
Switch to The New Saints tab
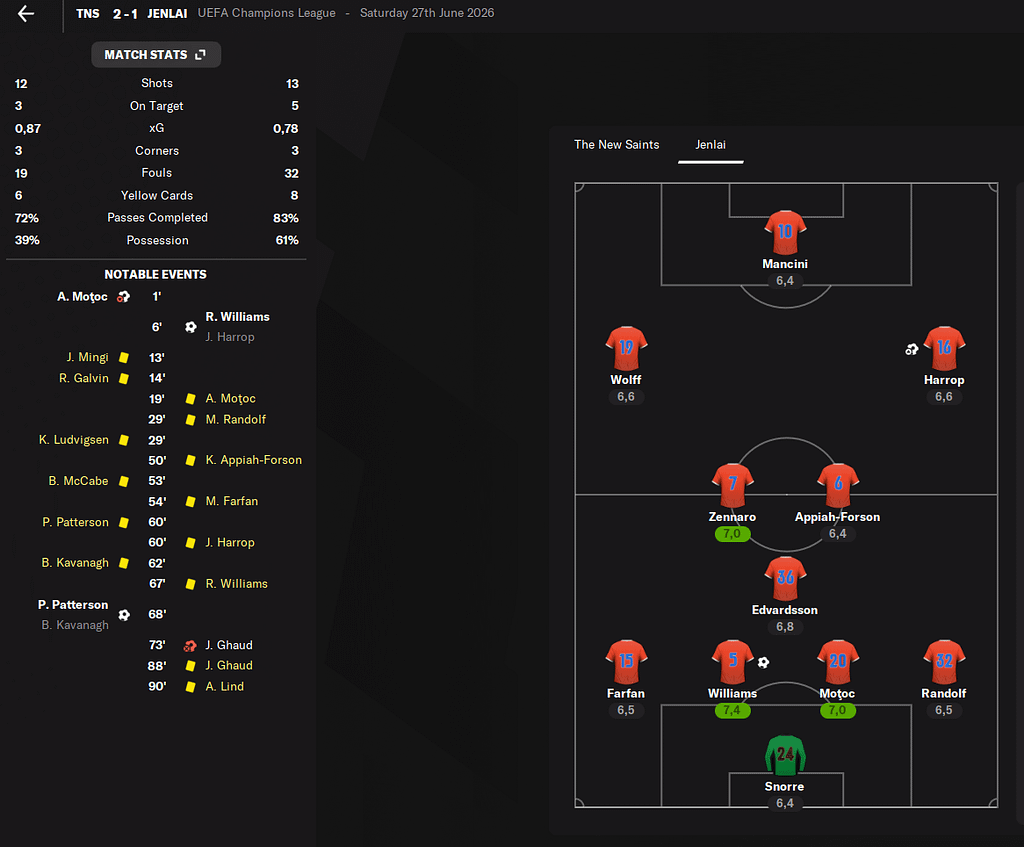click(616, 145)
